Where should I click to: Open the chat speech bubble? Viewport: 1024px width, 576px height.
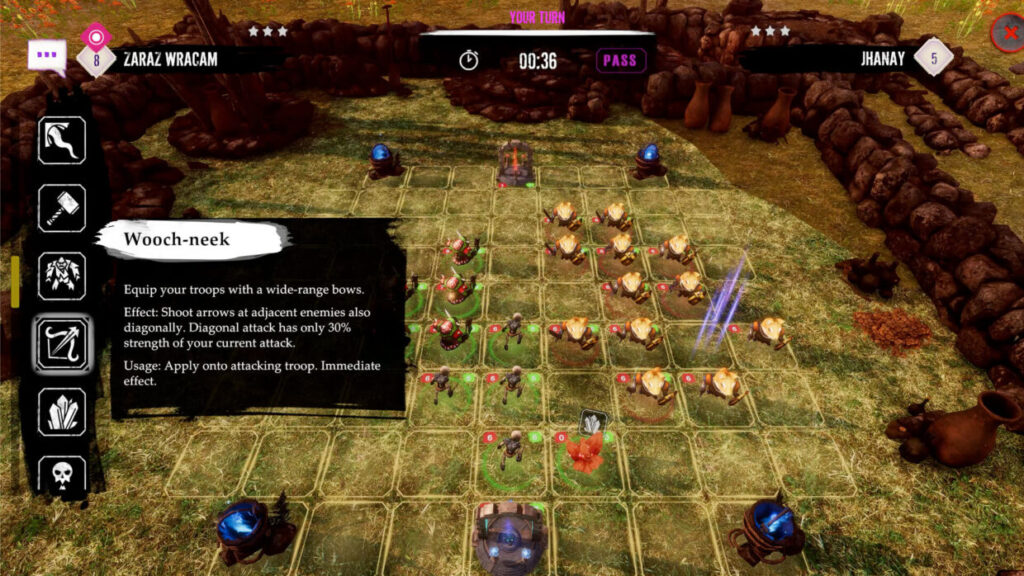[x=47, y=56]
